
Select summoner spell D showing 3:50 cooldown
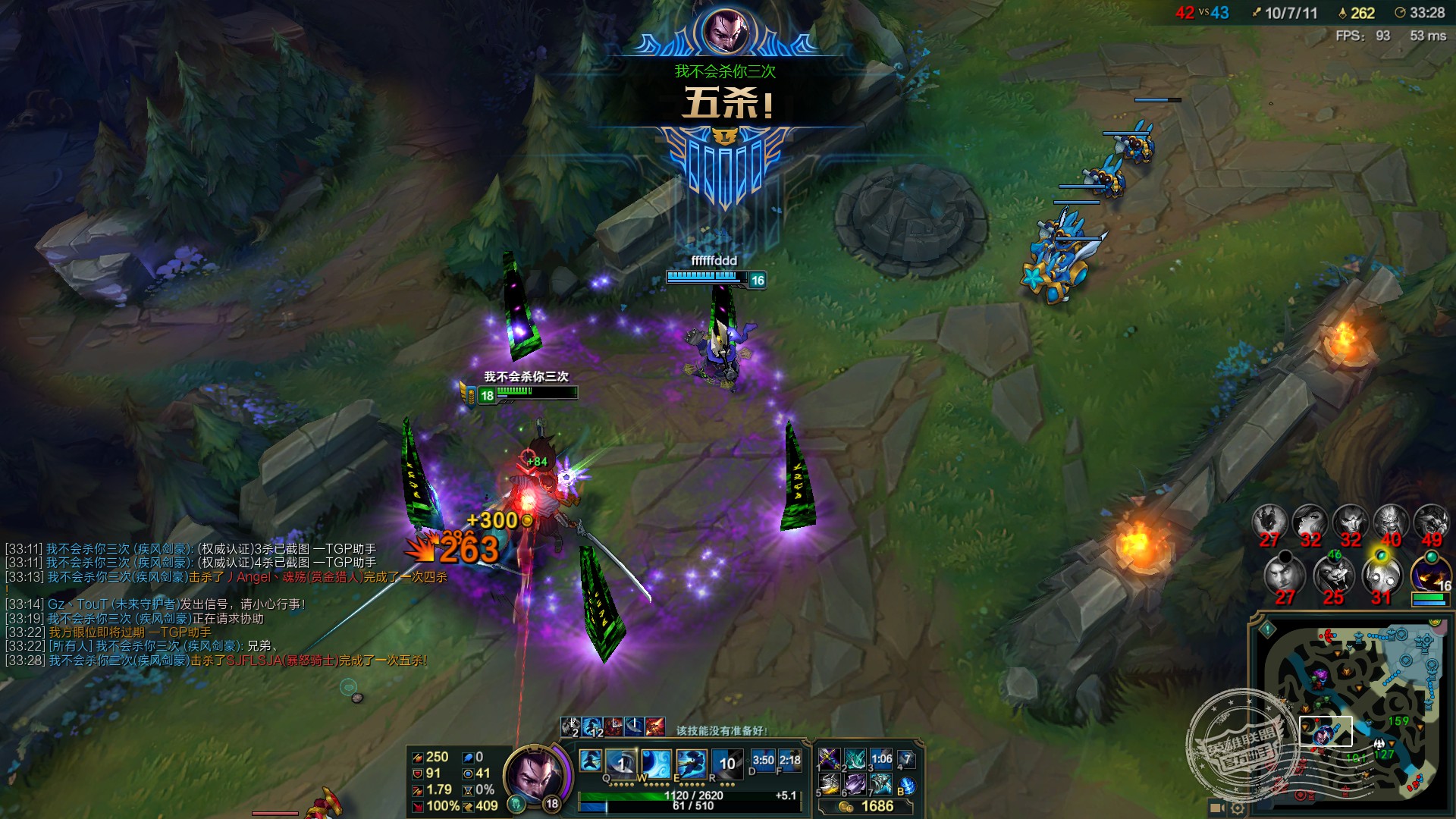pos(763,761)
